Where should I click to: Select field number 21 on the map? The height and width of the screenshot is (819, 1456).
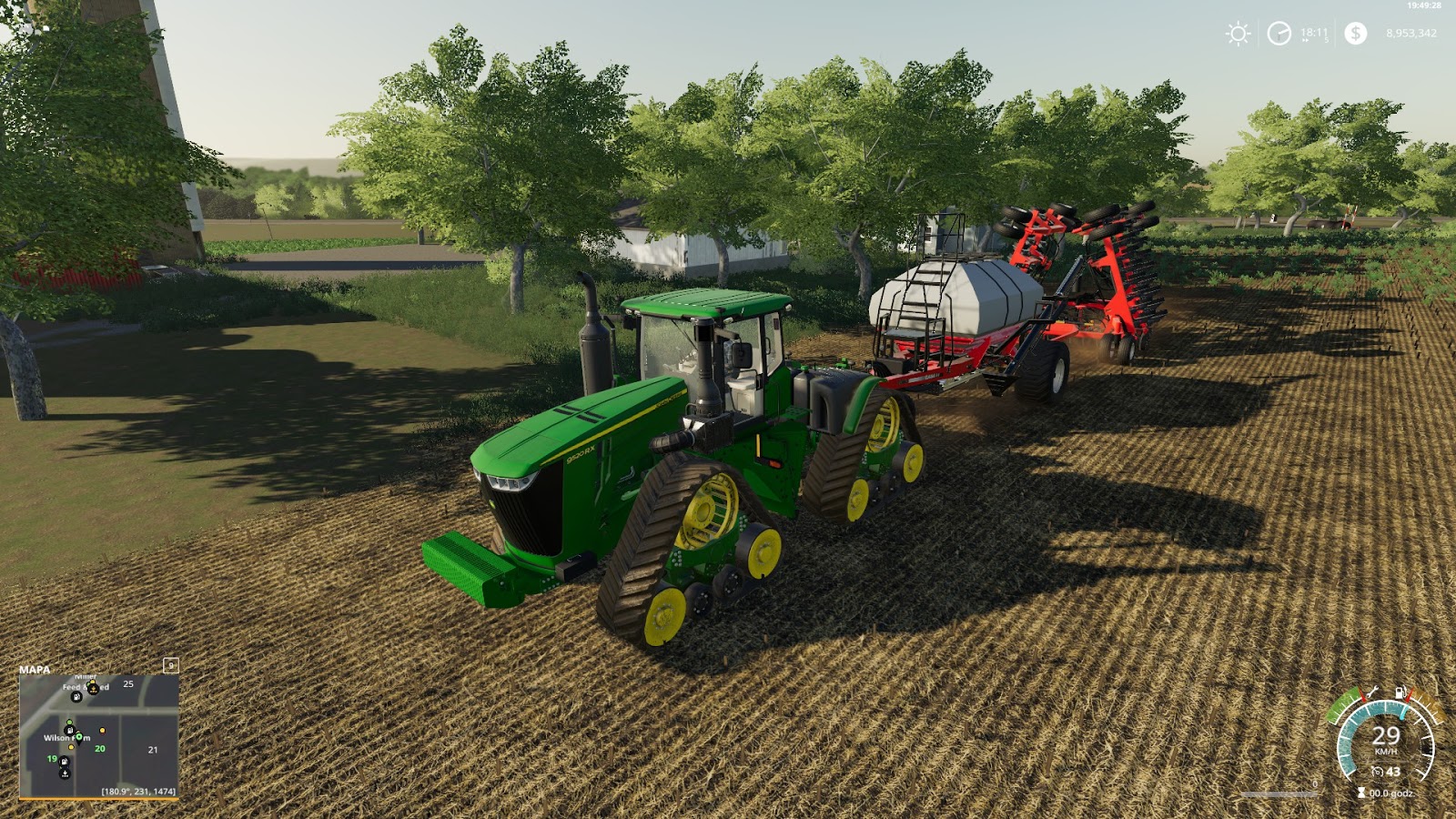(x=153, y=749)
